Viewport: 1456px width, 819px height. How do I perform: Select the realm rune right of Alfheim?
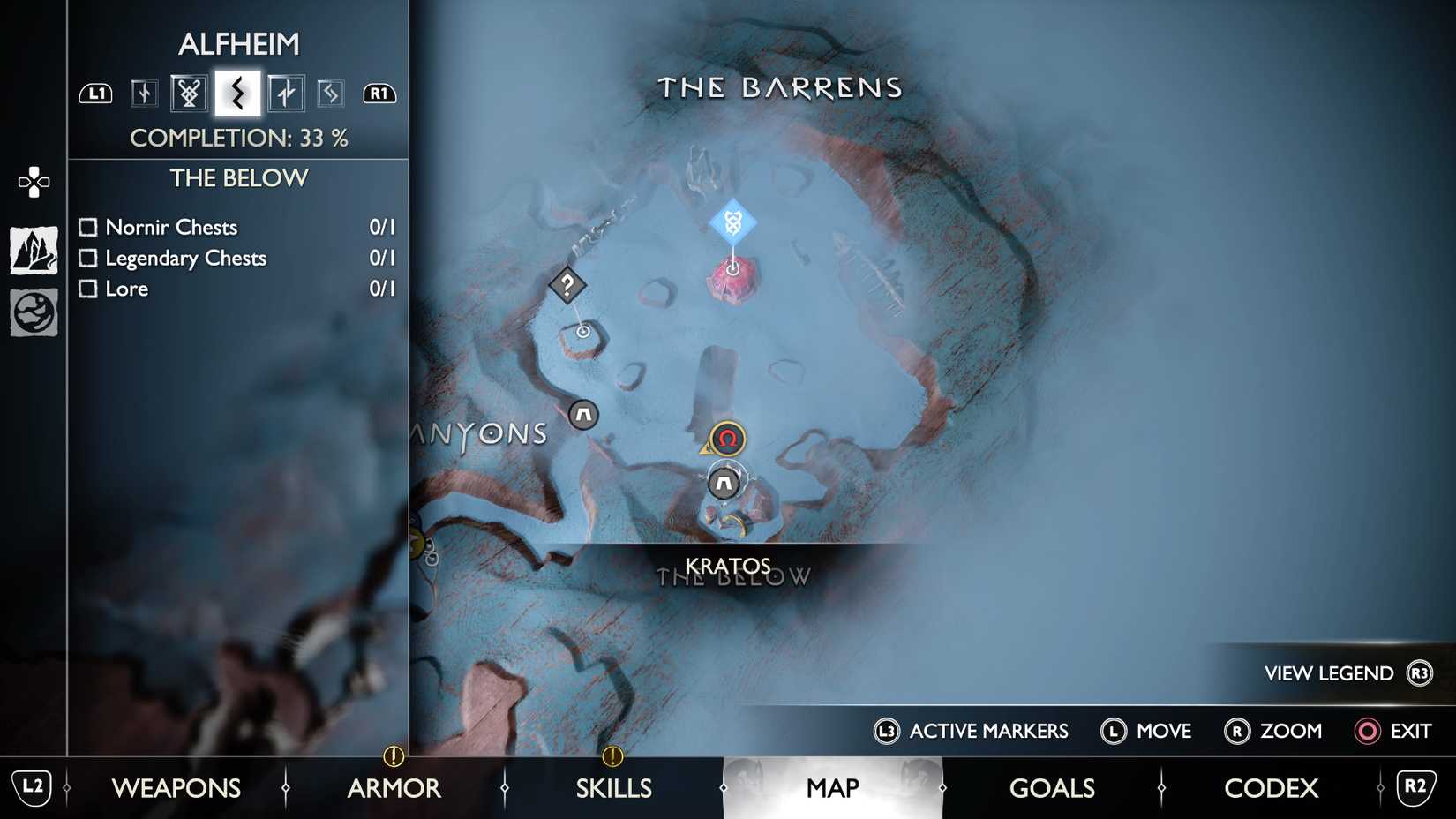(x=286, y=92)
